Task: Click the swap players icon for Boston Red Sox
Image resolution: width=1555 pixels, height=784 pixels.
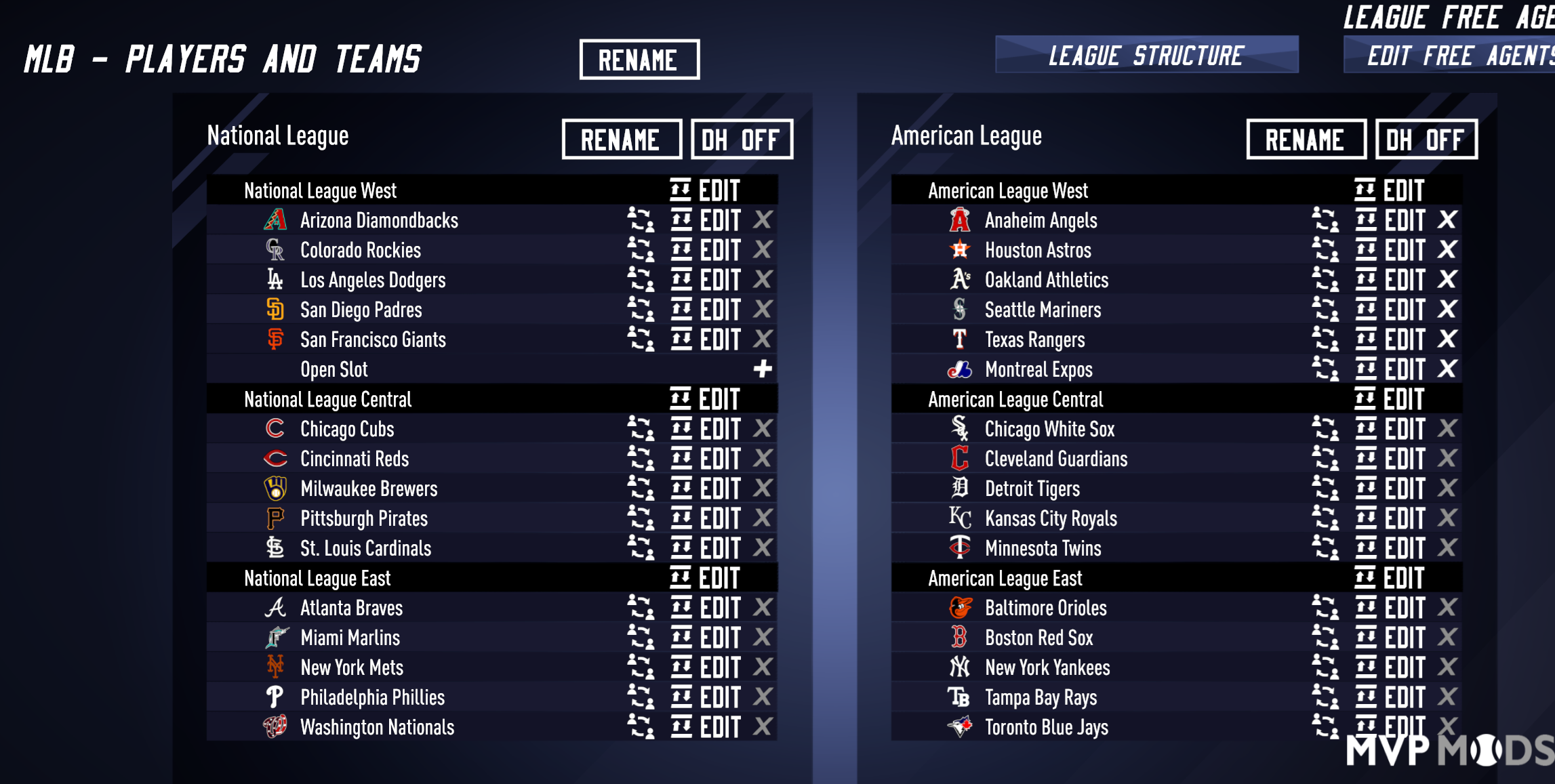Action: click(1326, 638)
